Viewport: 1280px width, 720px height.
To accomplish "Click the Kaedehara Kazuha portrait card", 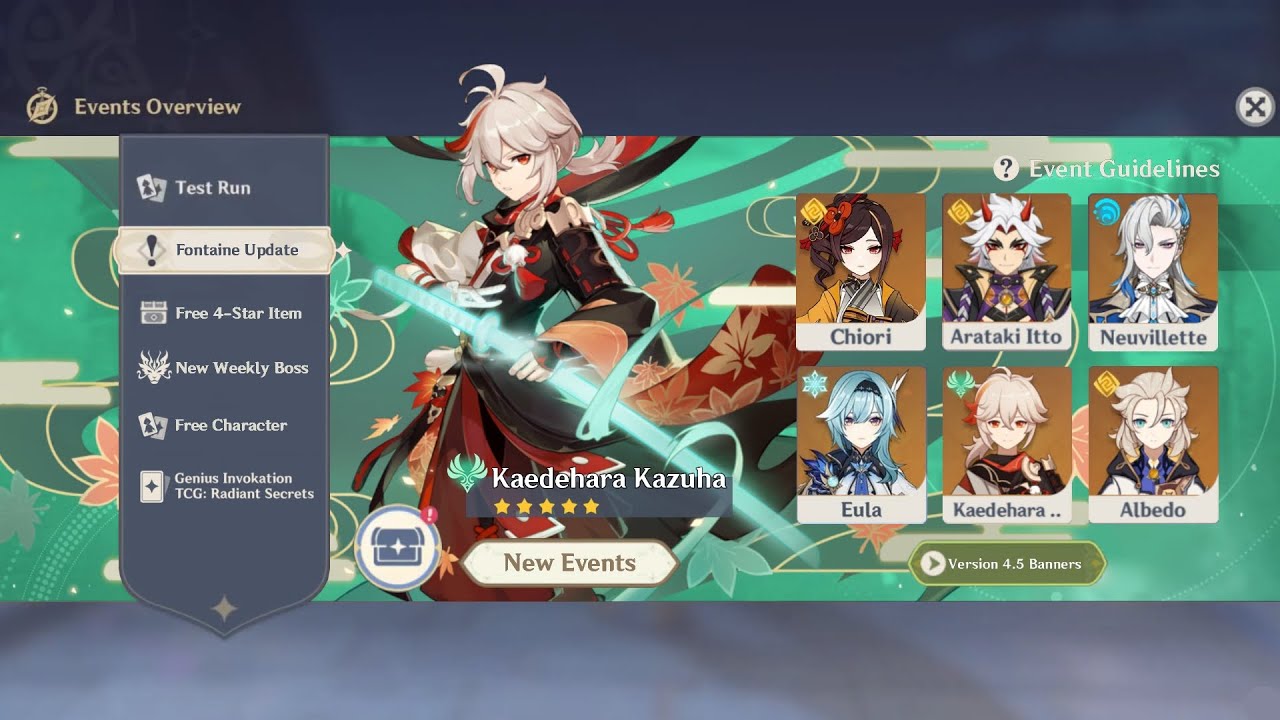I will (1006, 443).
